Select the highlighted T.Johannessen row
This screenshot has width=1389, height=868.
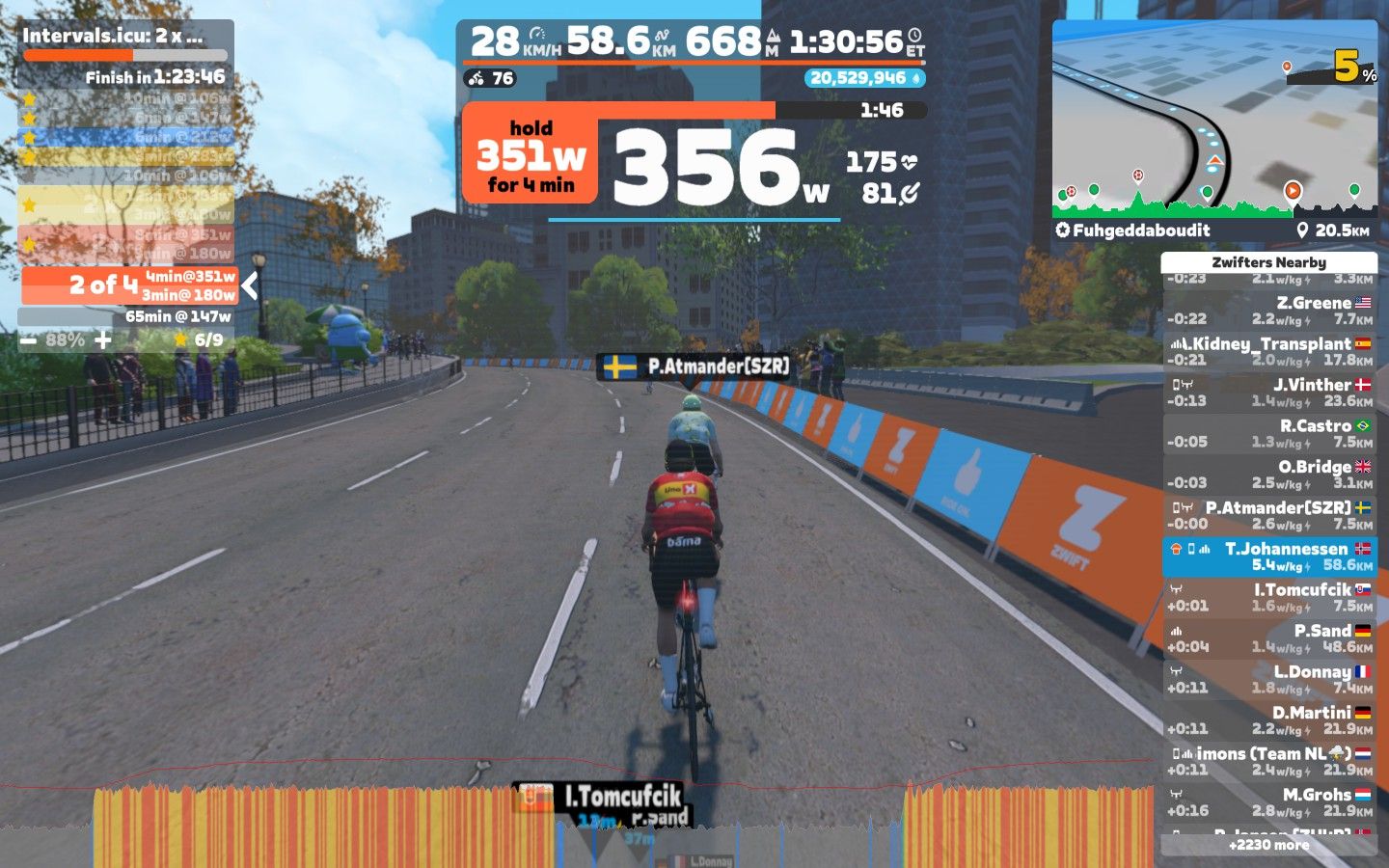tap(1269, 556)
